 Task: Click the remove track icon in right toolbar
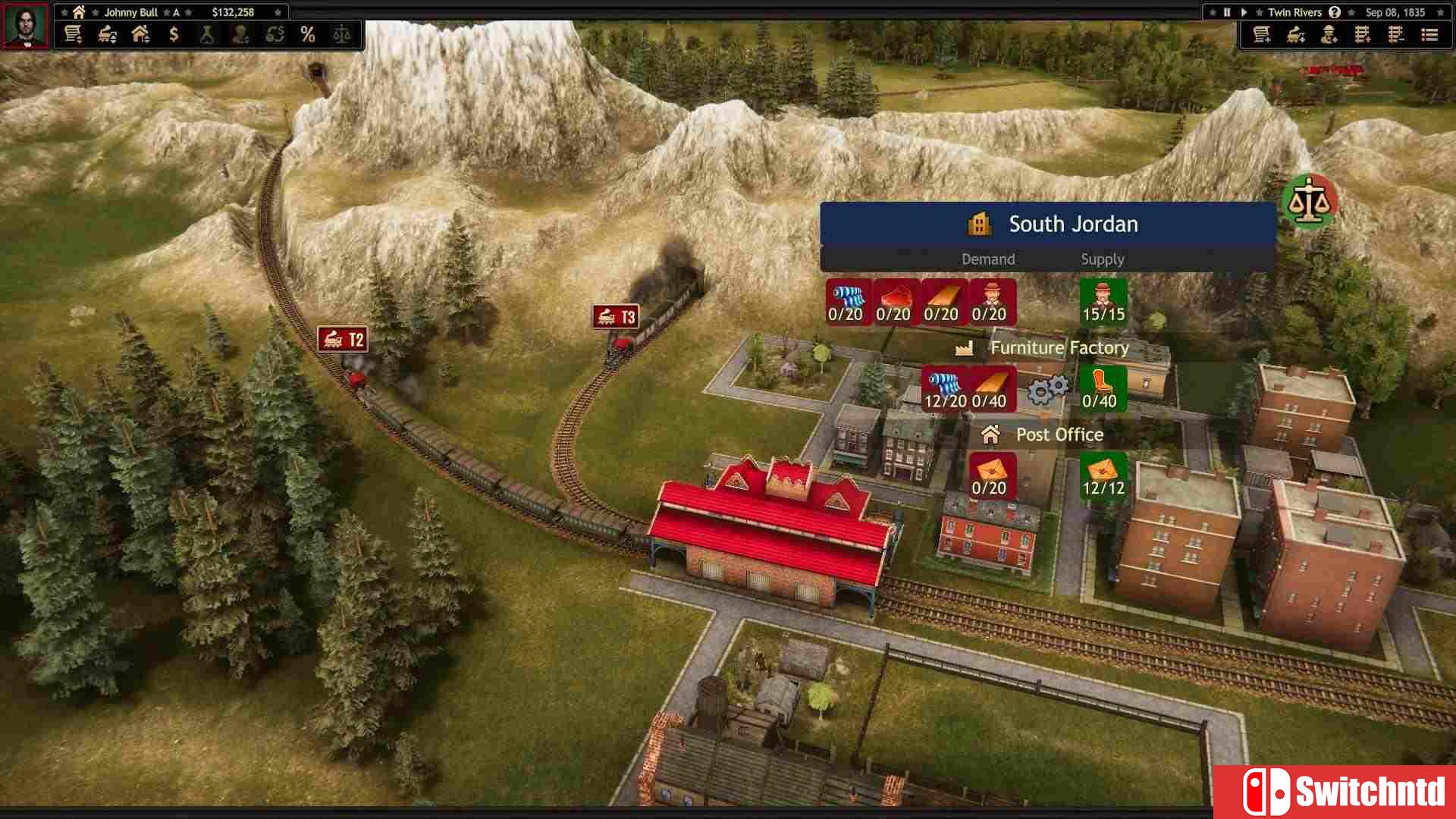(1396, 35)
